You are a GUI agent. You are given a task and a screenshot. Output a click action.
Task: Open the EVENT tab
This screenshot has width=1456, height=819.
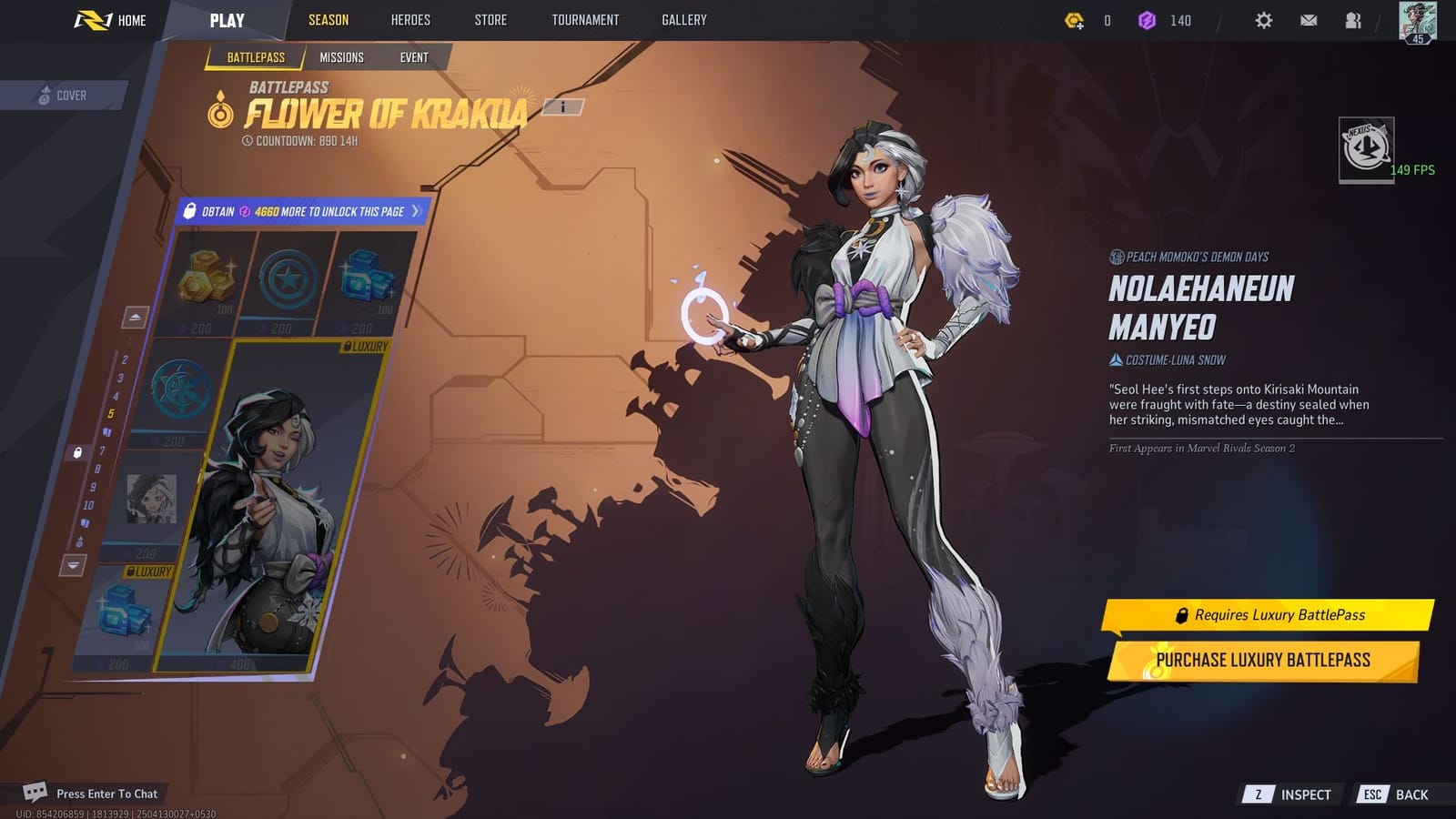coord(414,56)
